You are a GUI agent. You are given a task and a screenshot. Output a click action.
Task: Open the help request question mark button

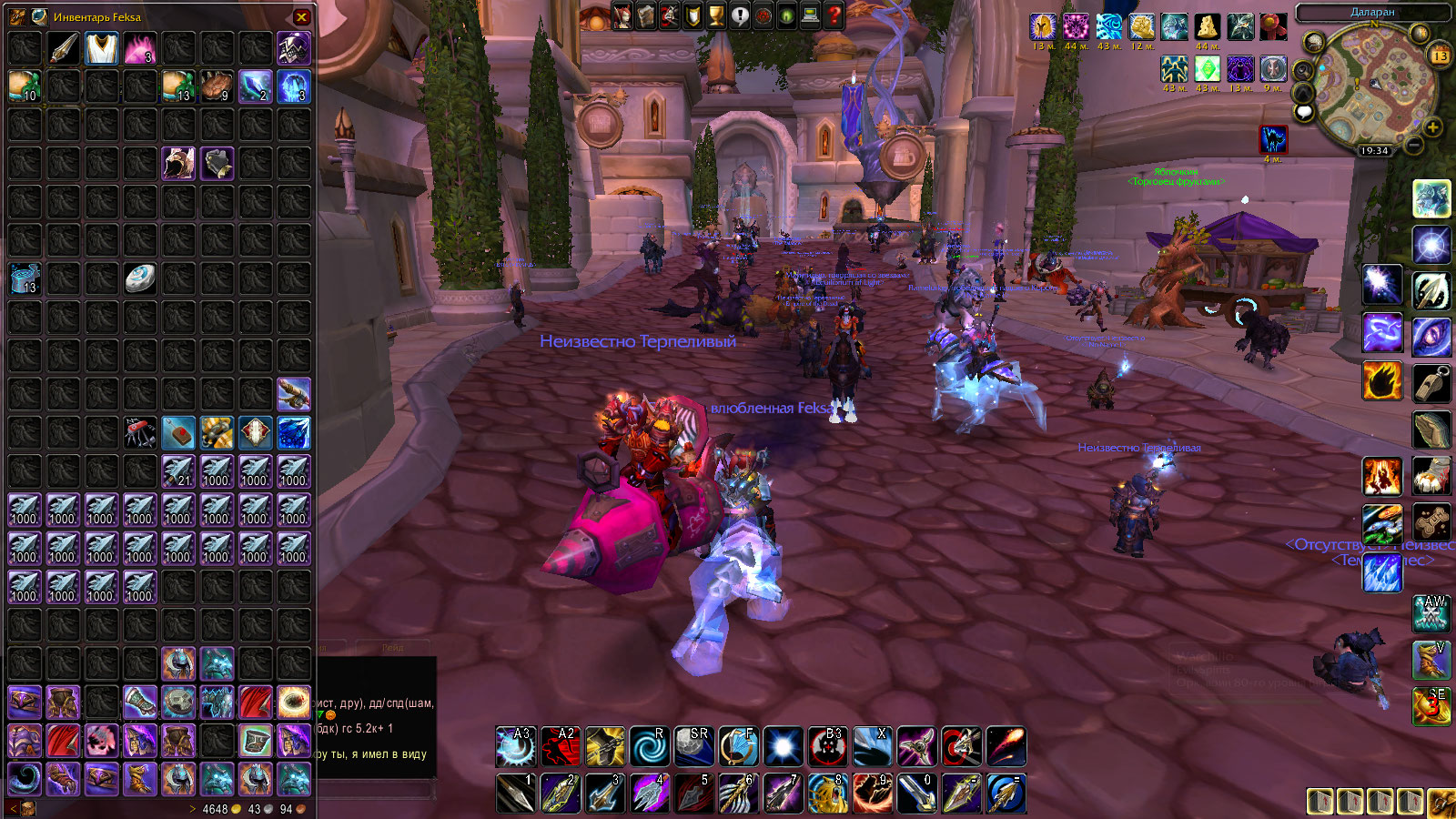click(x=834, y=15)
